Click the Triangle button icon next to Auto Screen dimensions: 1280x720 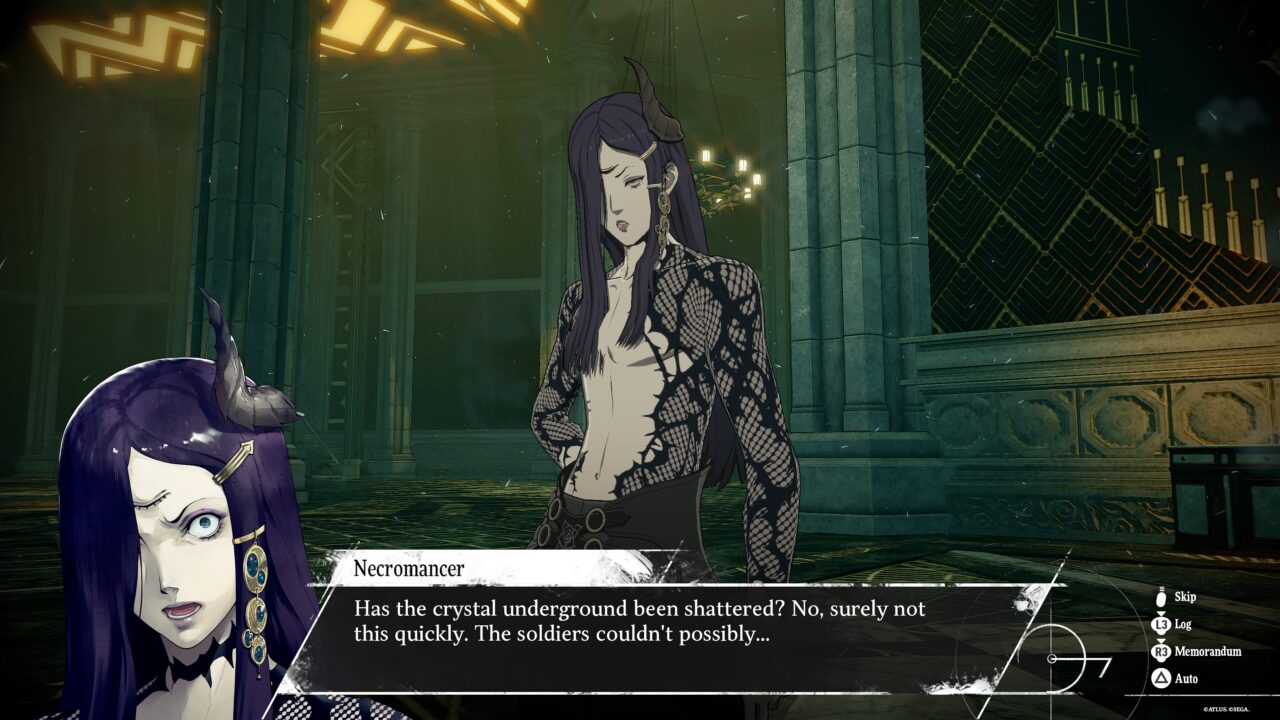click(x=1161, y=678)
